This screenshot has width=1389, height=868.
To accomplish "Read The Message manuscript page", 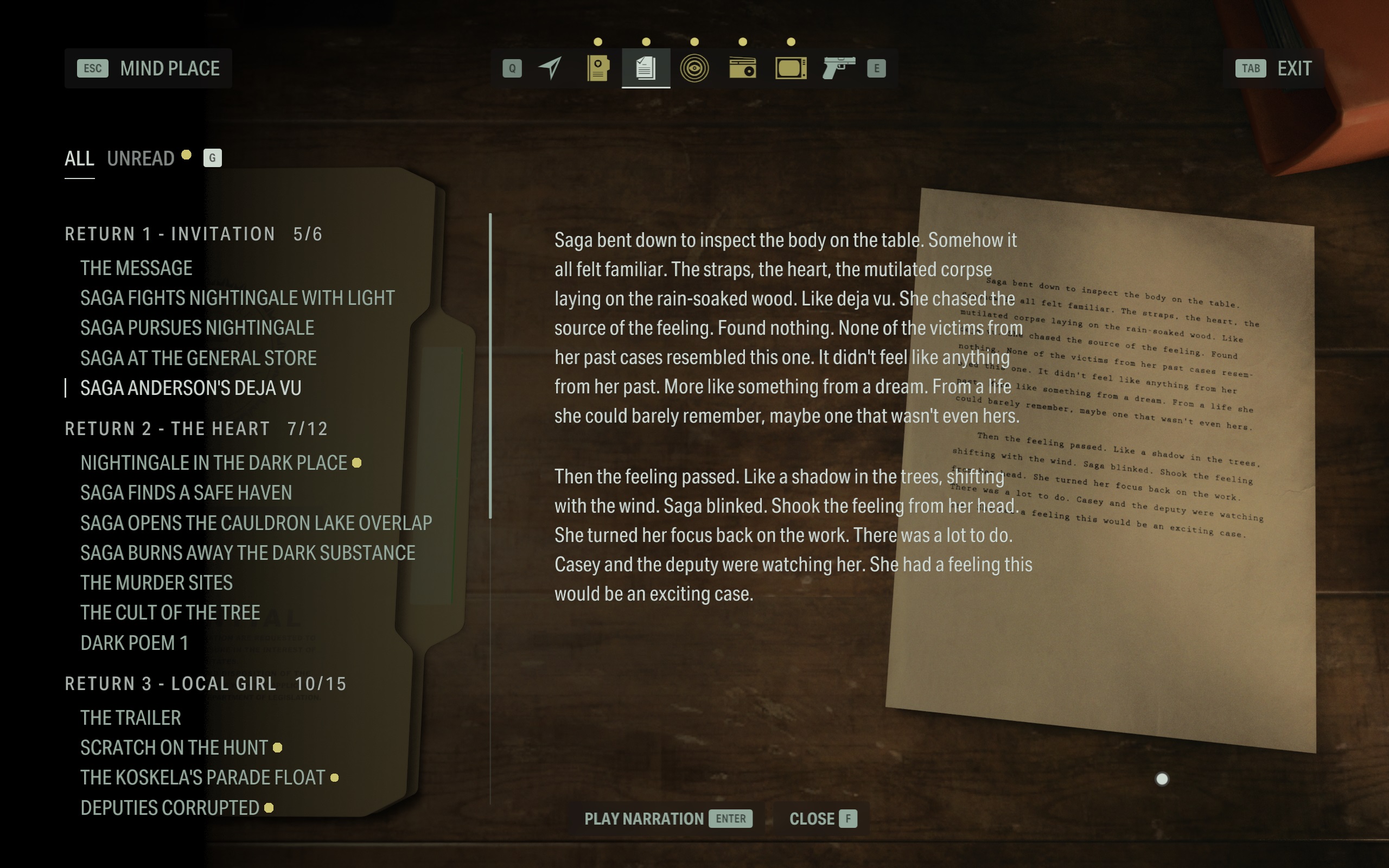I will [136, 268].
